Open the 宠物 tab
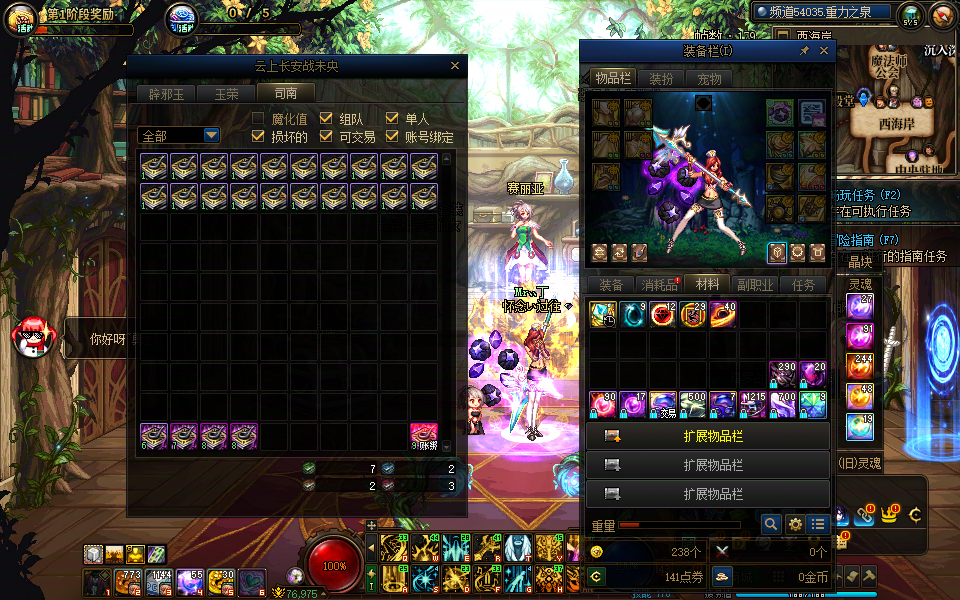The image size is (960, 600). (x=710, y=79)
